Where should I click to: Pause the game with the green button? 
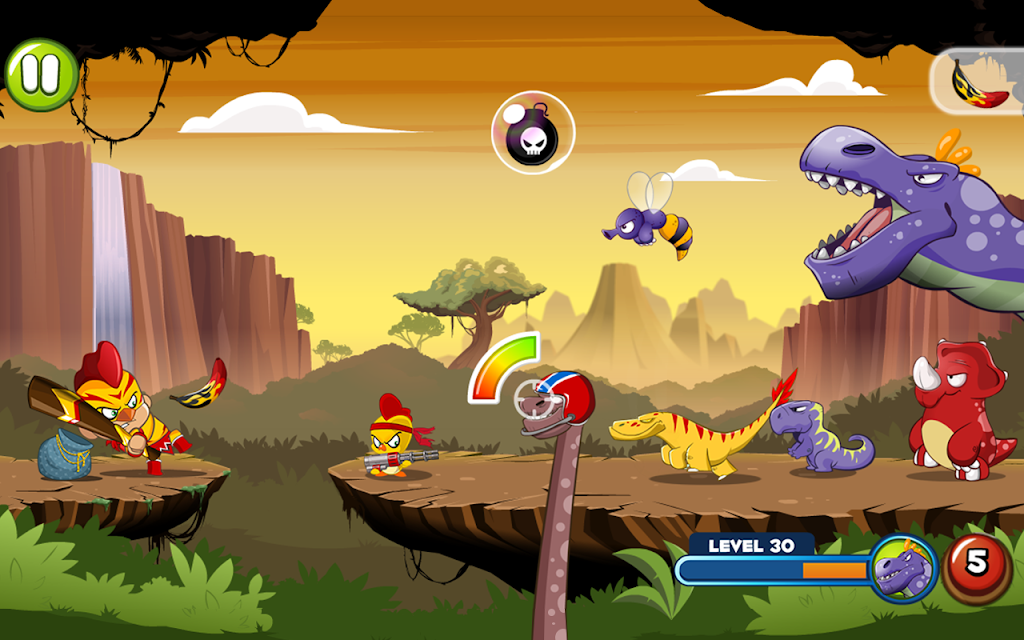pos(41,74)
